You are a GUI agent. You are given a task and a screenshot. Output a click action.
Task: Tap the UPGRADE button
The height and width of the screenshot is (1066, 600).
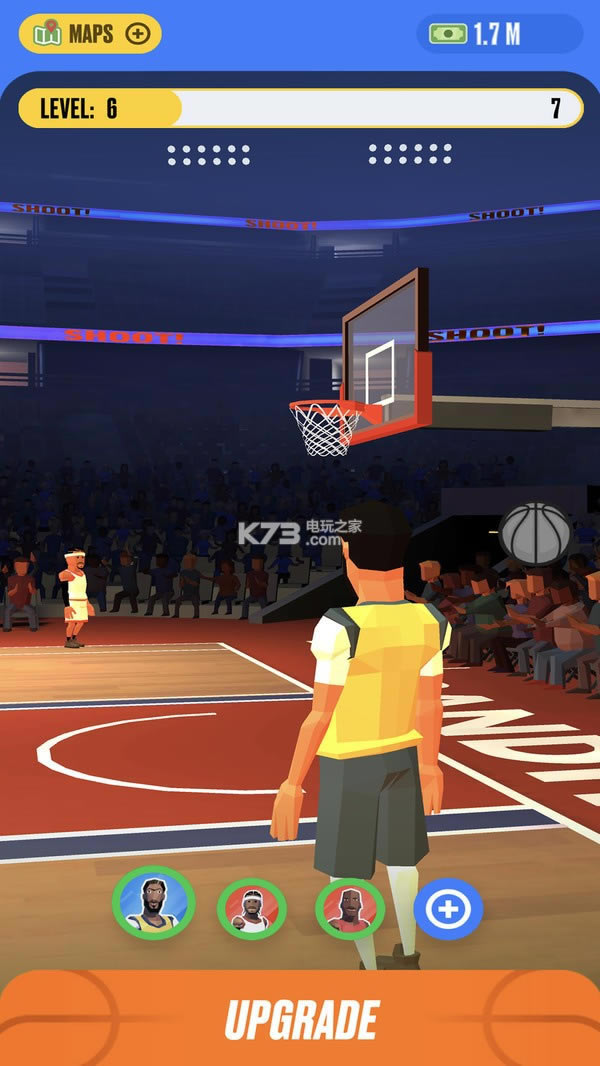300,1019
